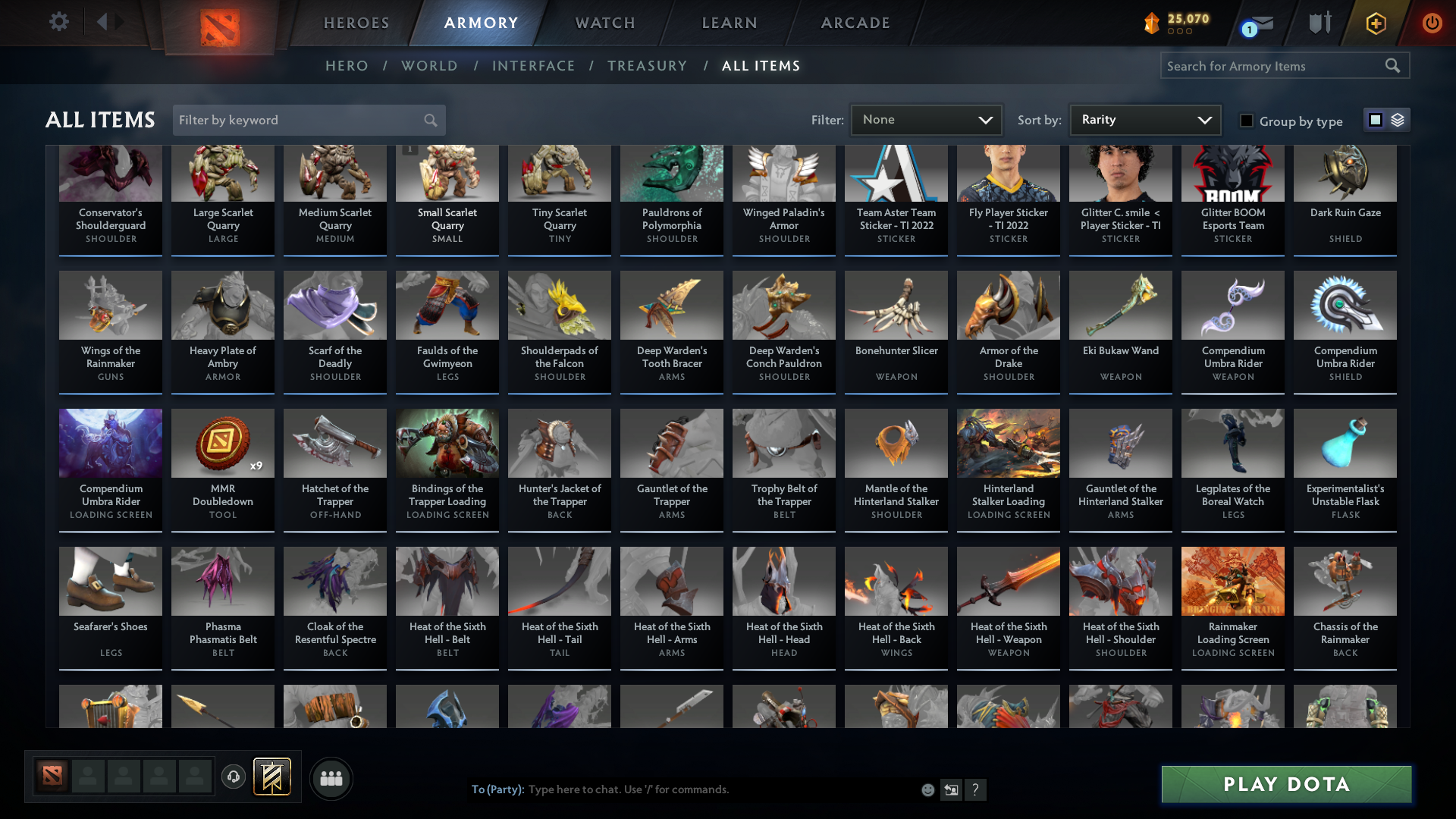Screen dimensions: 1456x819
Task: Open the Filter dropdown set to None
Action: click(x=926, y=119)
